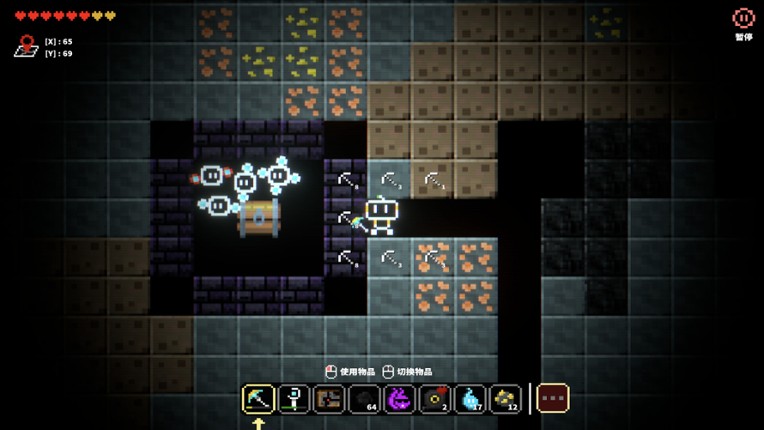Image resolution: width=764 pixels, height=430 pixels.
Task: Open the three-dots inventory button
Action: (x=552, y=398)
